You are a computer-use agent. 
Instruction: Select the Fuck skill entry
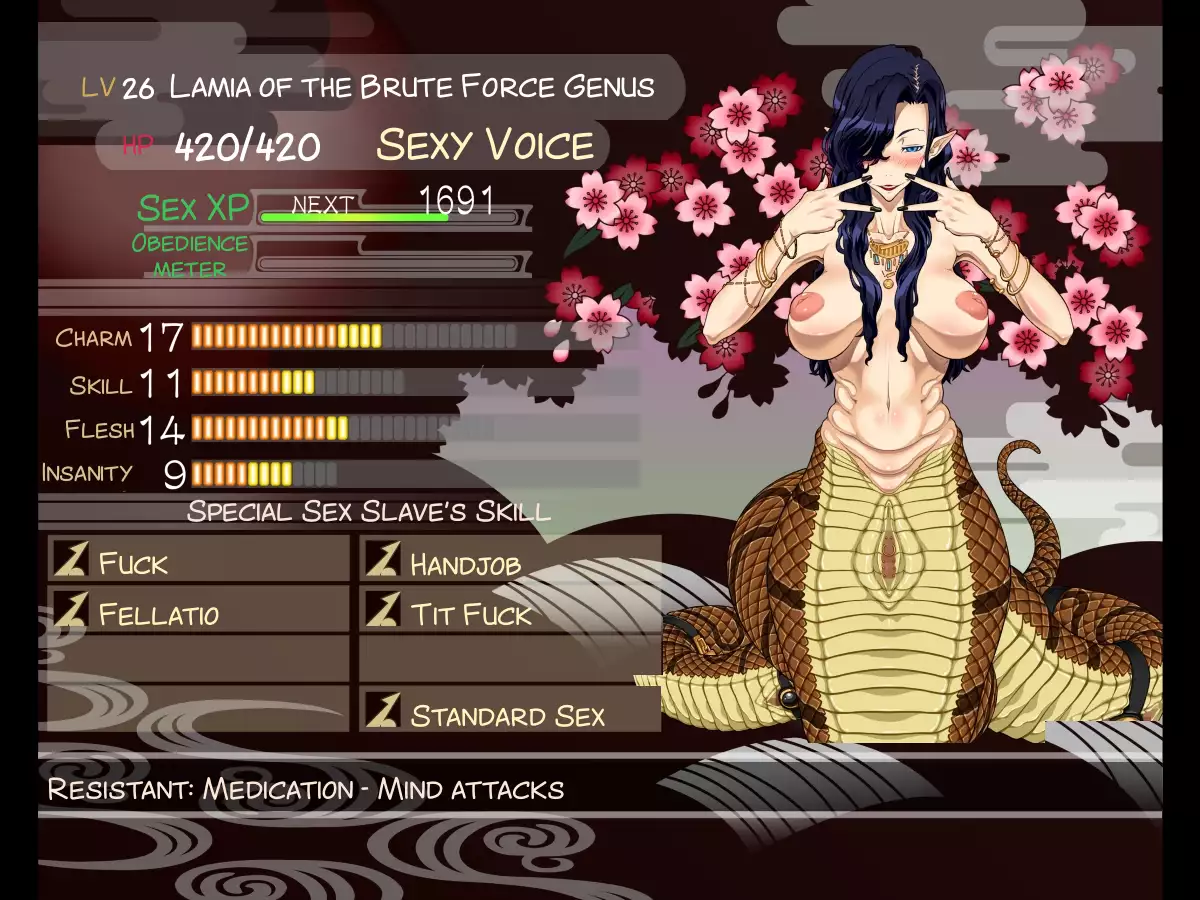click(198, 561)
